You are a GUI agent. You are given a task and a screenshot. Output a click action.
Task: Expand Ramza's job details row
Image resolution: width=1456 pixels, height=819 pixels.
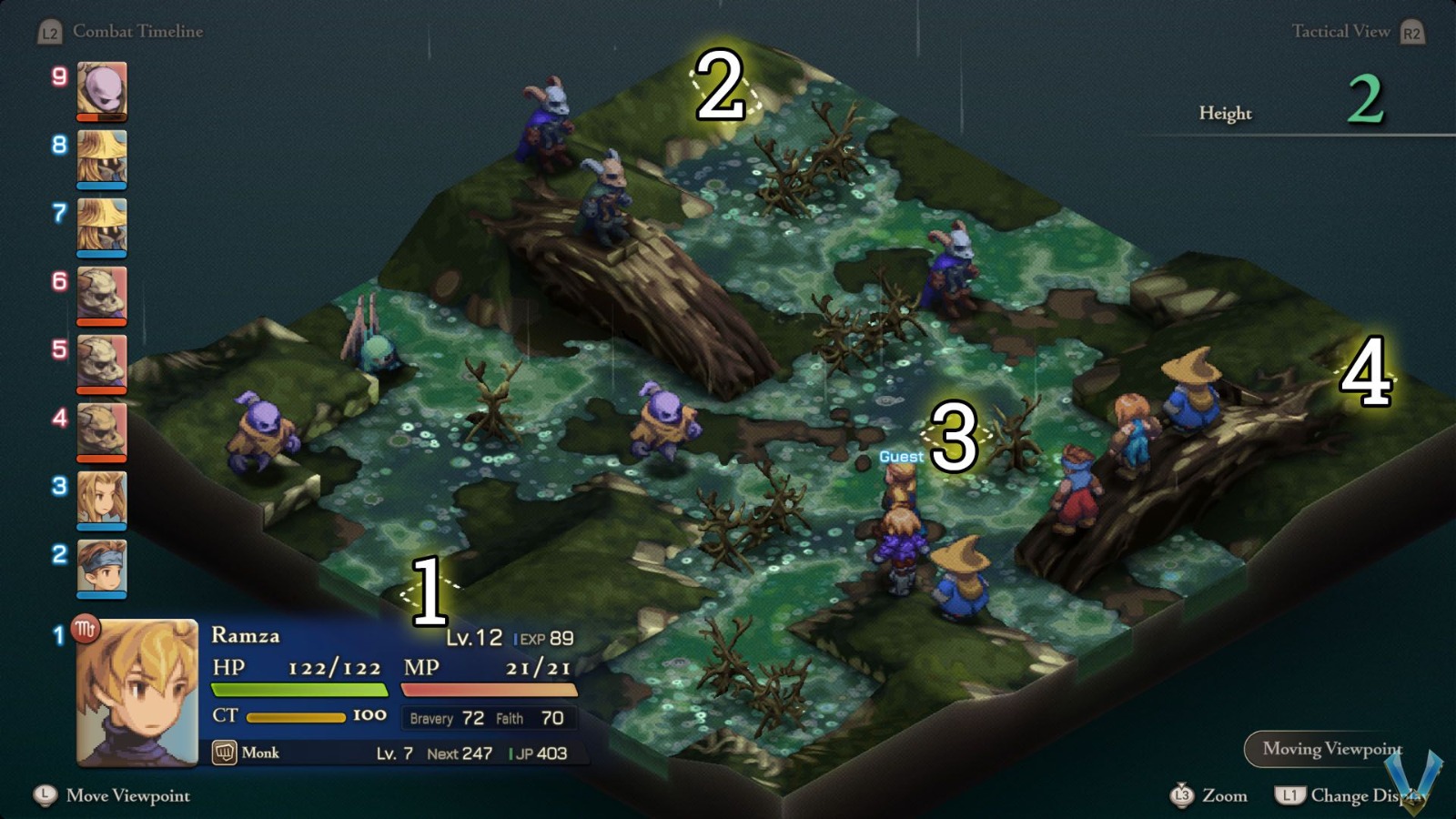tap(391, 753)
